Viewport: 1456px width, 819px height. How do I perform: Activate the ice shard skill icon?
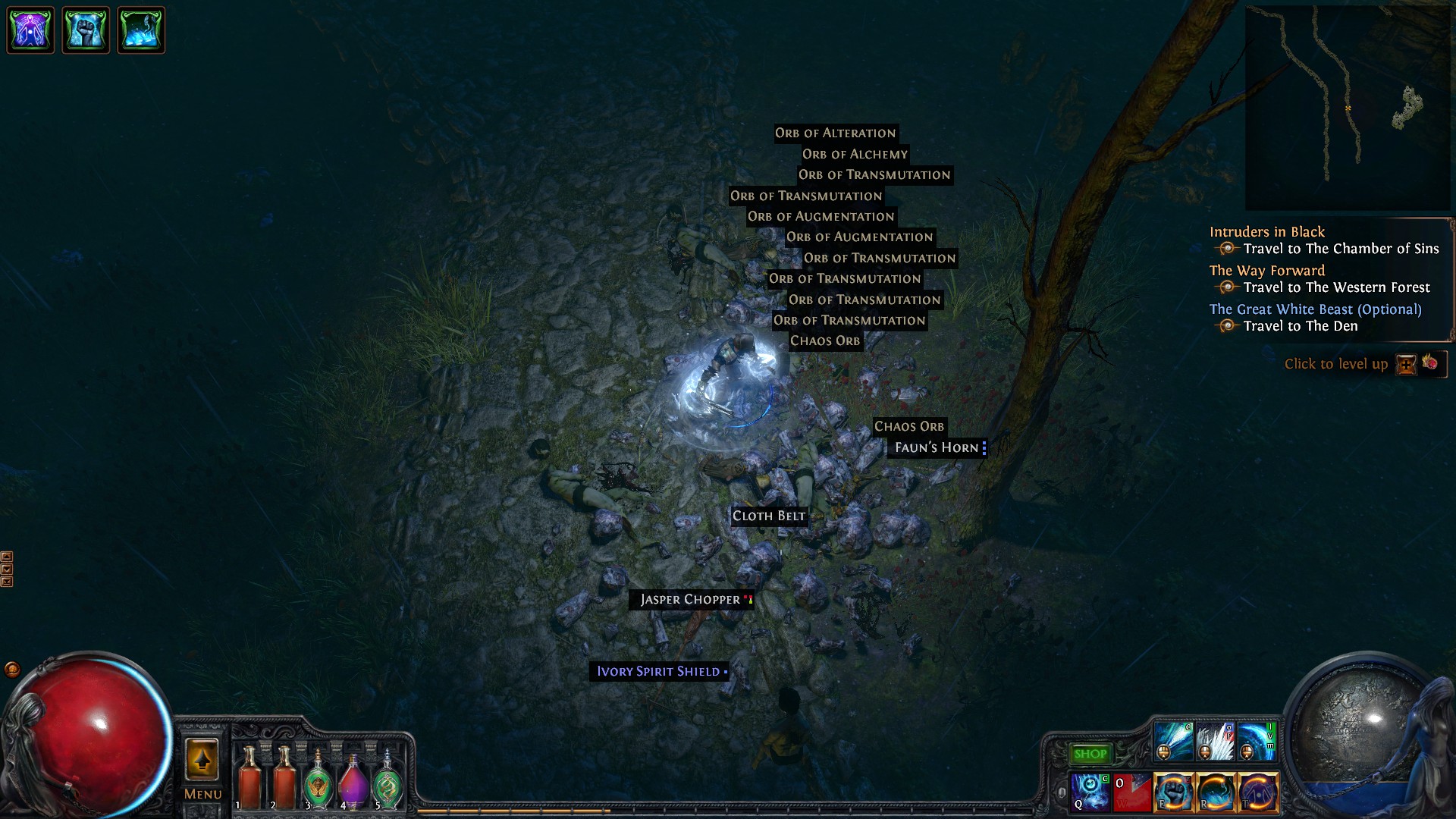pyautogui.click(x=1216, y=742)
